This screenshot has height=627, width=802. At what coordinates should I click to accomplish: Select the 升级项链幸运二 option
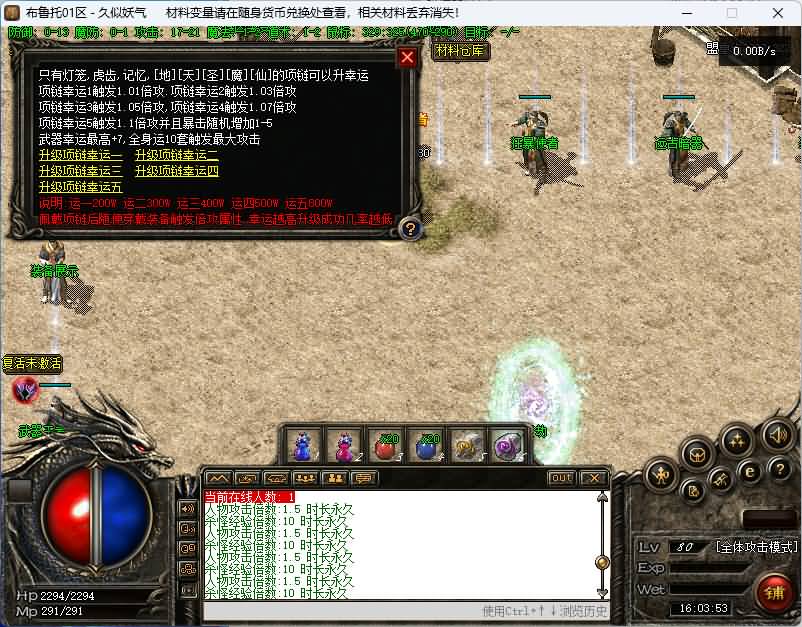click(x=177, y=155)
